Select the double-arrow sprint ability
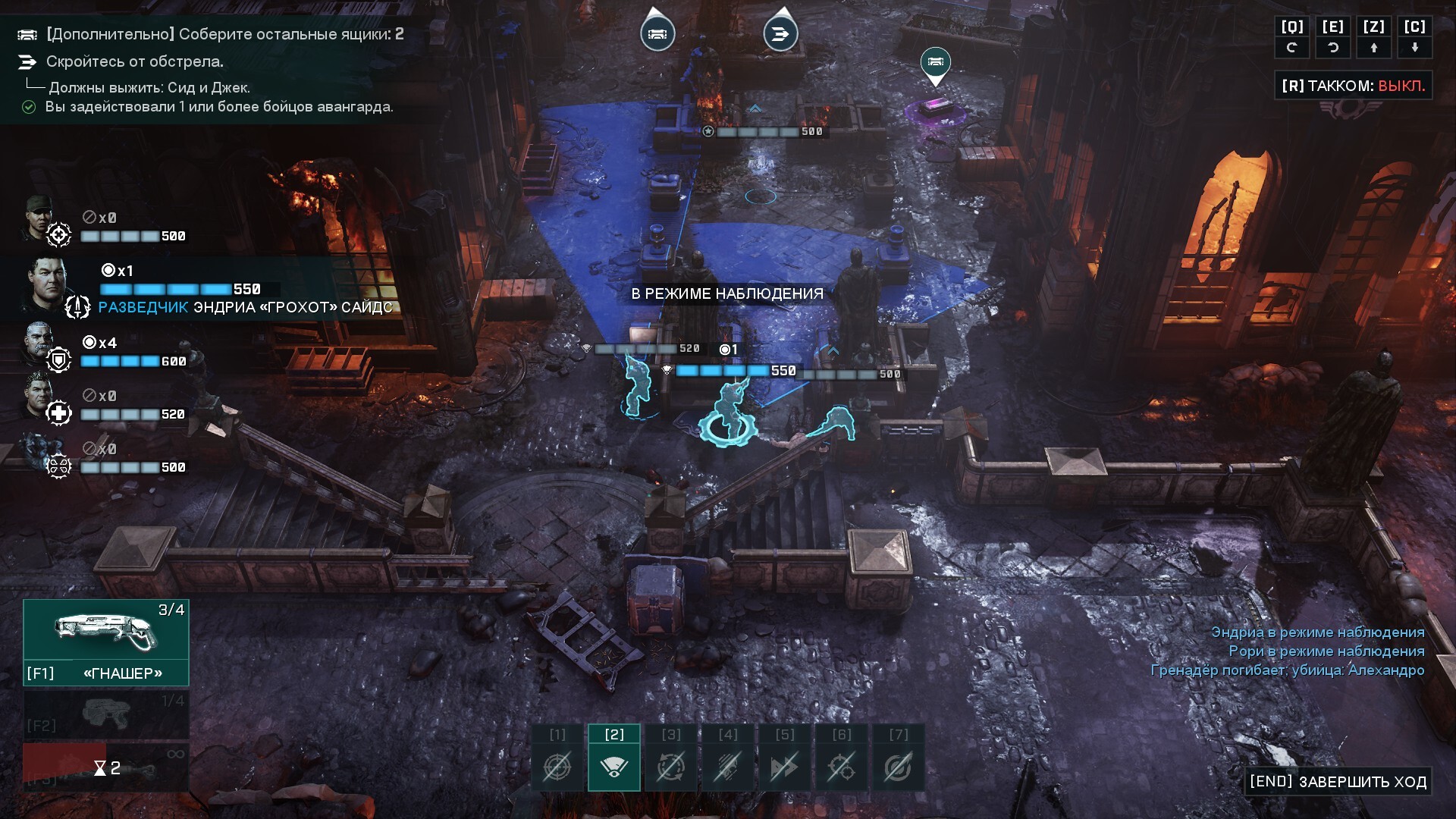The width and height of the screenshot is (1456, 819). [785, 767]
